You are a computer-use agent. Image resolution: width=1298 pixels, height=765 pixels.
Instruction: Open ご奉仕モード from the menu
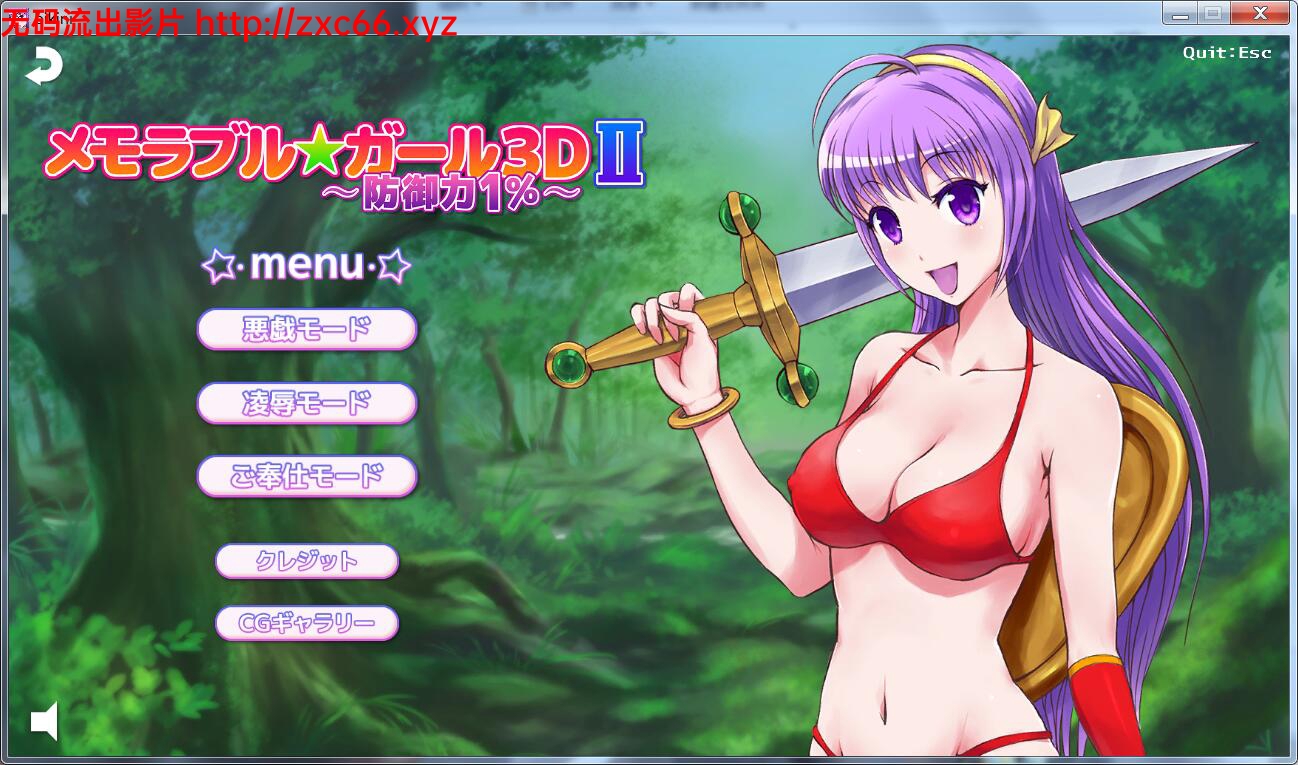(307, 477)
